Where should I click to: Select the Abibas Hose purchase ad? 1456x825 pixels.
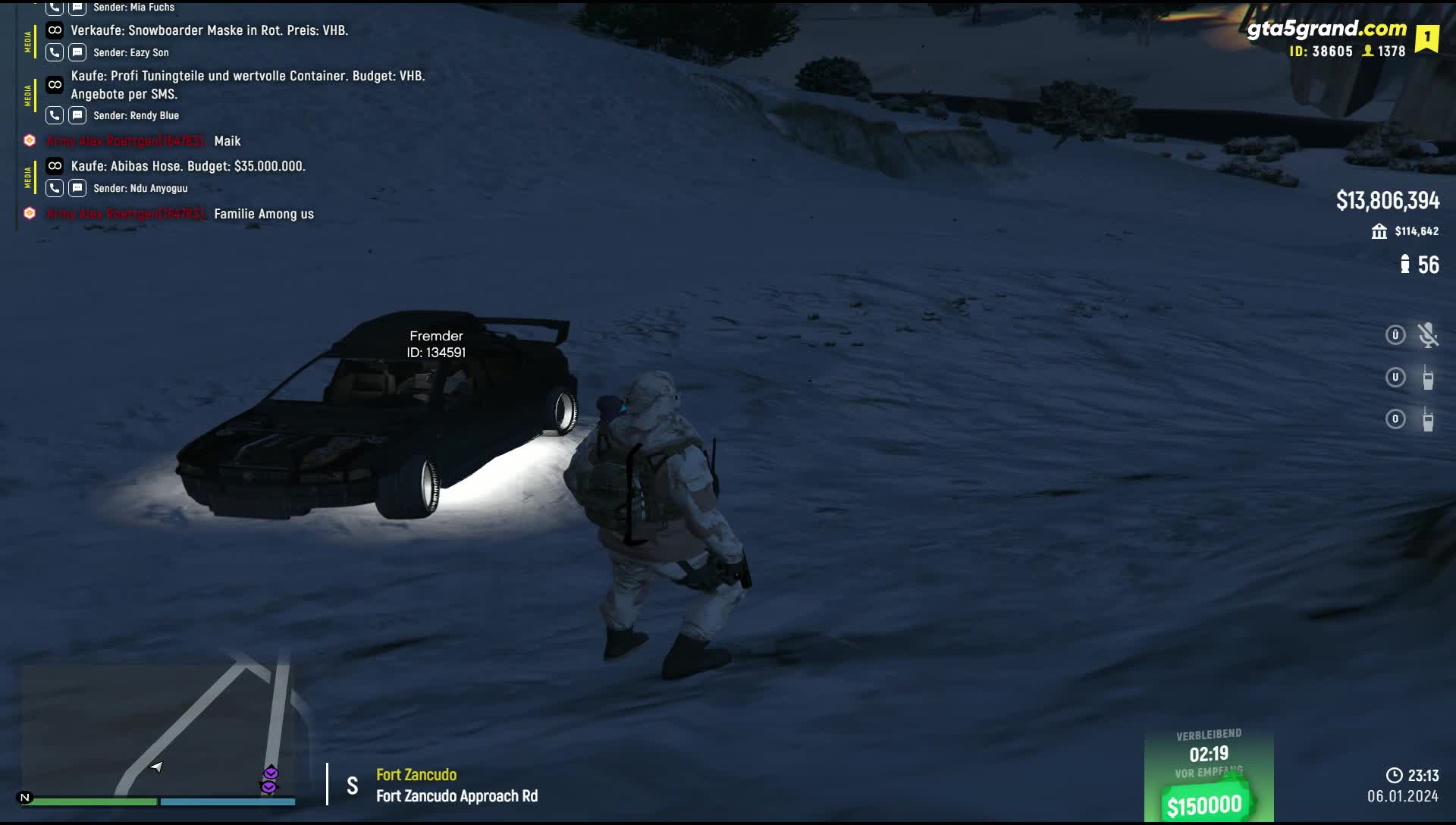coord(188,166)
